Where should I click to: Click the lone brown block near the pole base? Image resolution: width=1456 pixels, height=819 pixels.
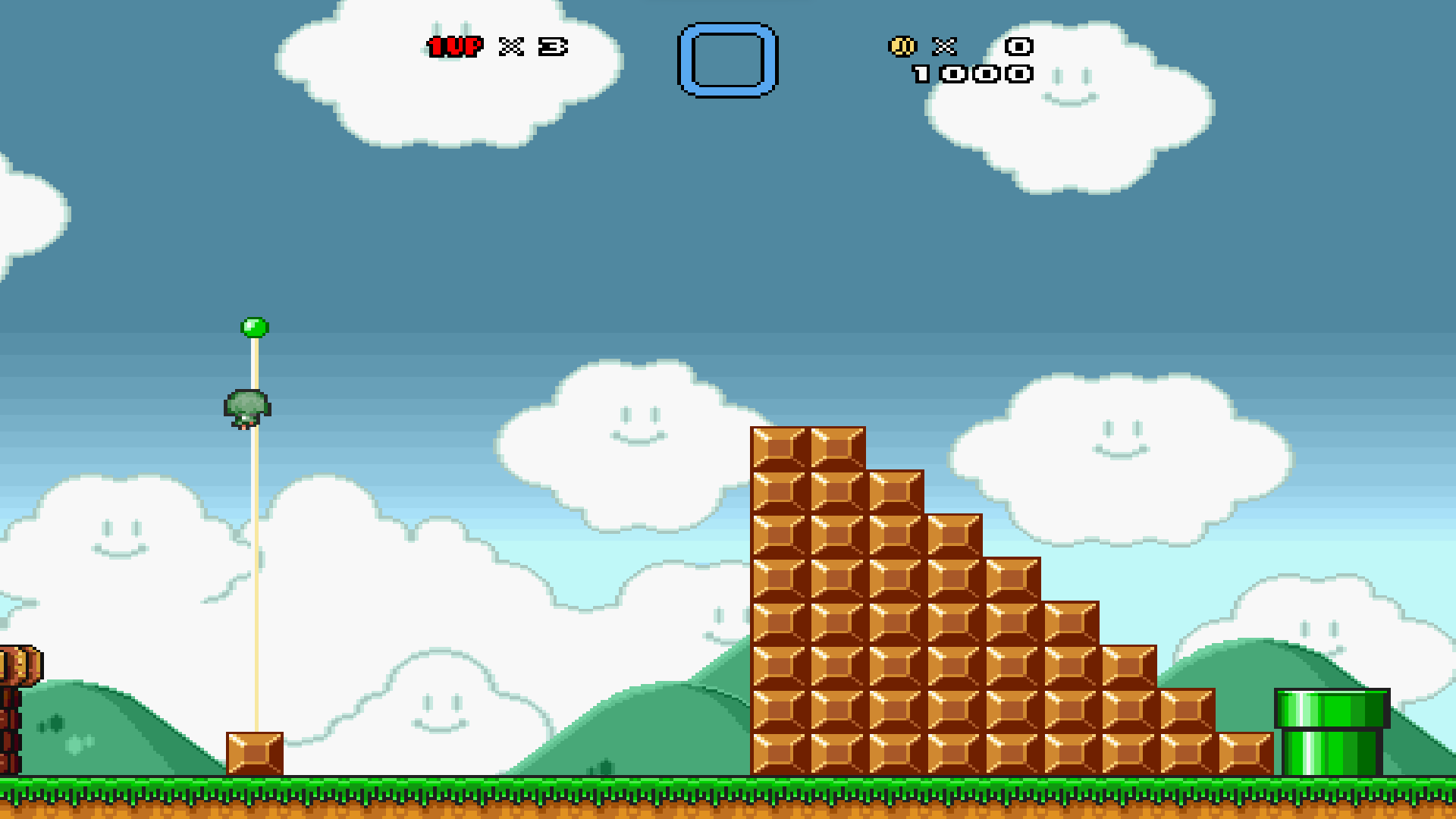coord(255,755)
